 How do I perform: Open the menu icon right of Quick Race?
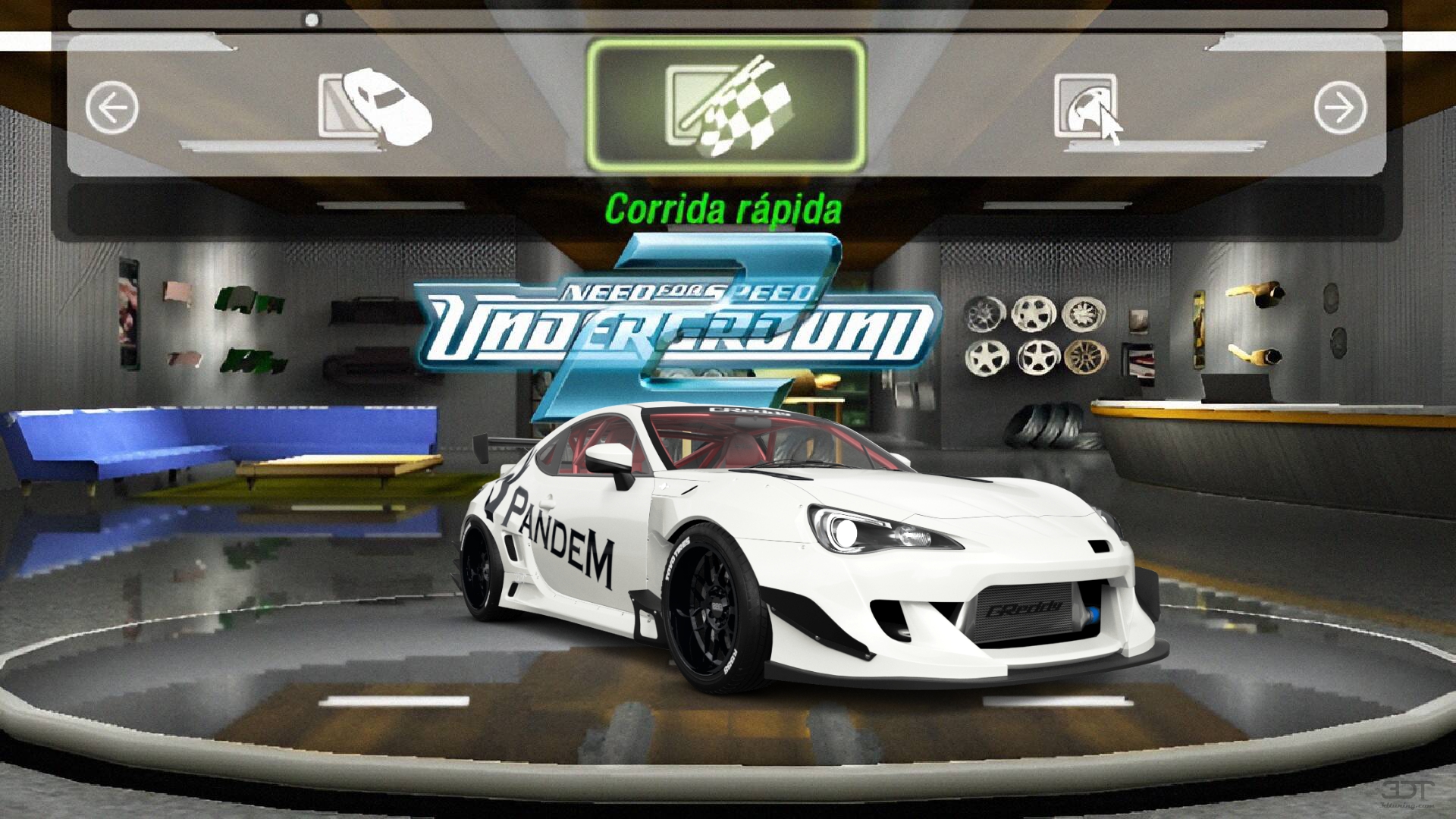pyautogui.click(x=1084, y=106)
